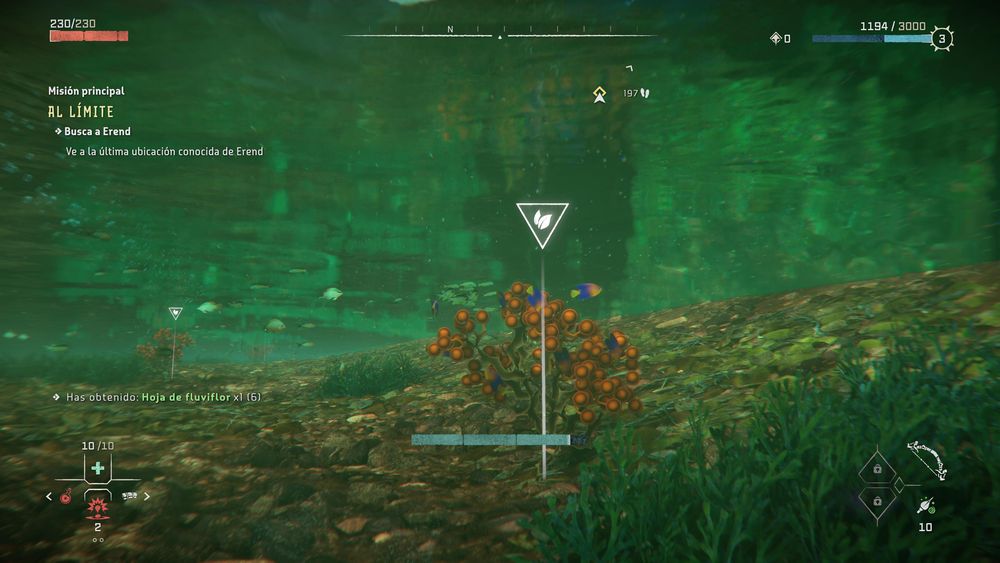The width and height of the screenshot is (1000, 563).
Task: Click the compass bar at the top
Action: click(x=500, y=35)
